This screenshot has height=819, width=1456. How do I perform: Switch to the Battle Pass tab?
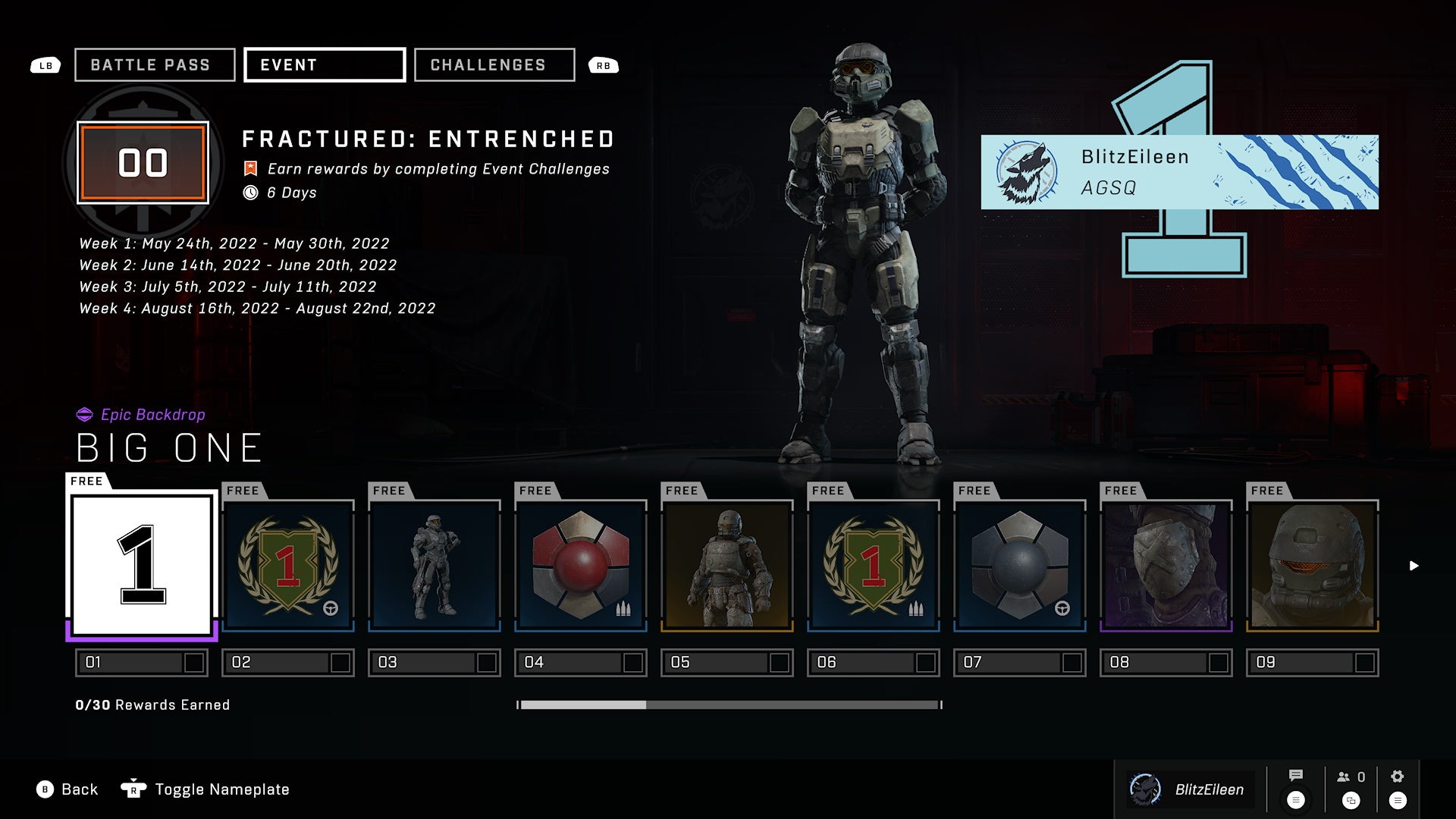click(x=155, y=65)
